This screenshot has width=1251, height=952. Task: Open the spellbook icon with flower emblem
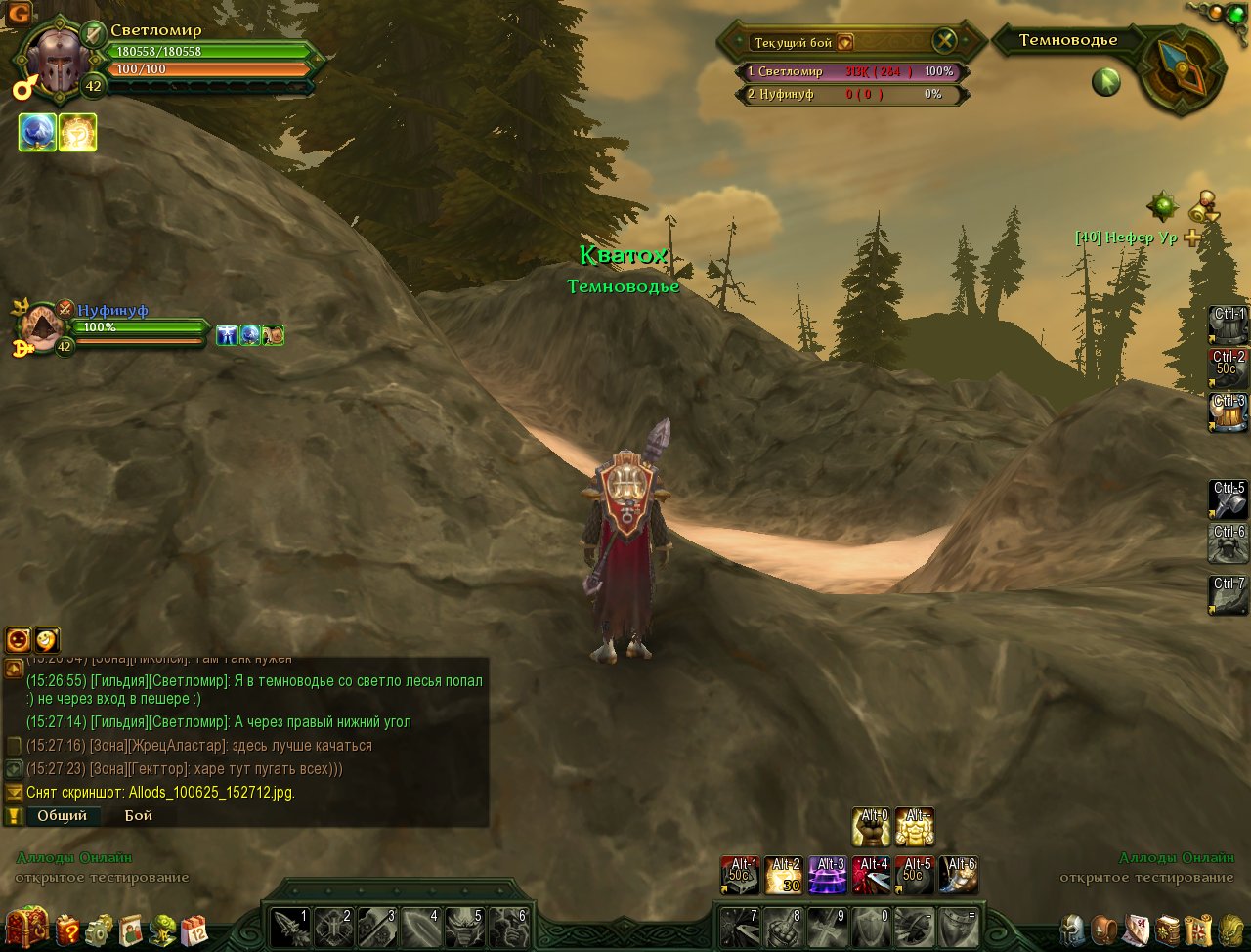point(1167,929)
